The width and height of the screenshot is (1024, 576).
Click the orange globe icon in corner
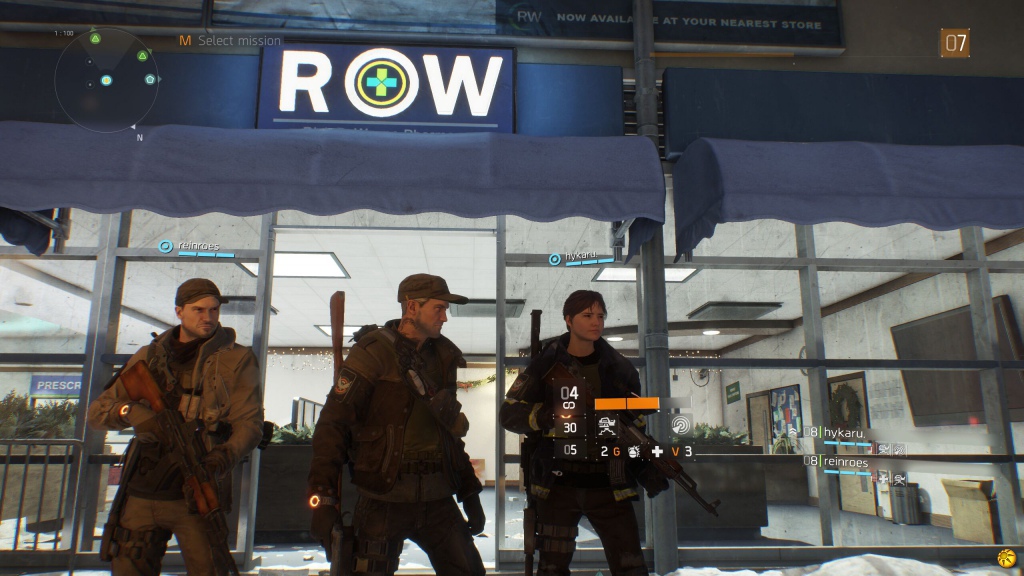coord(1006,558)
